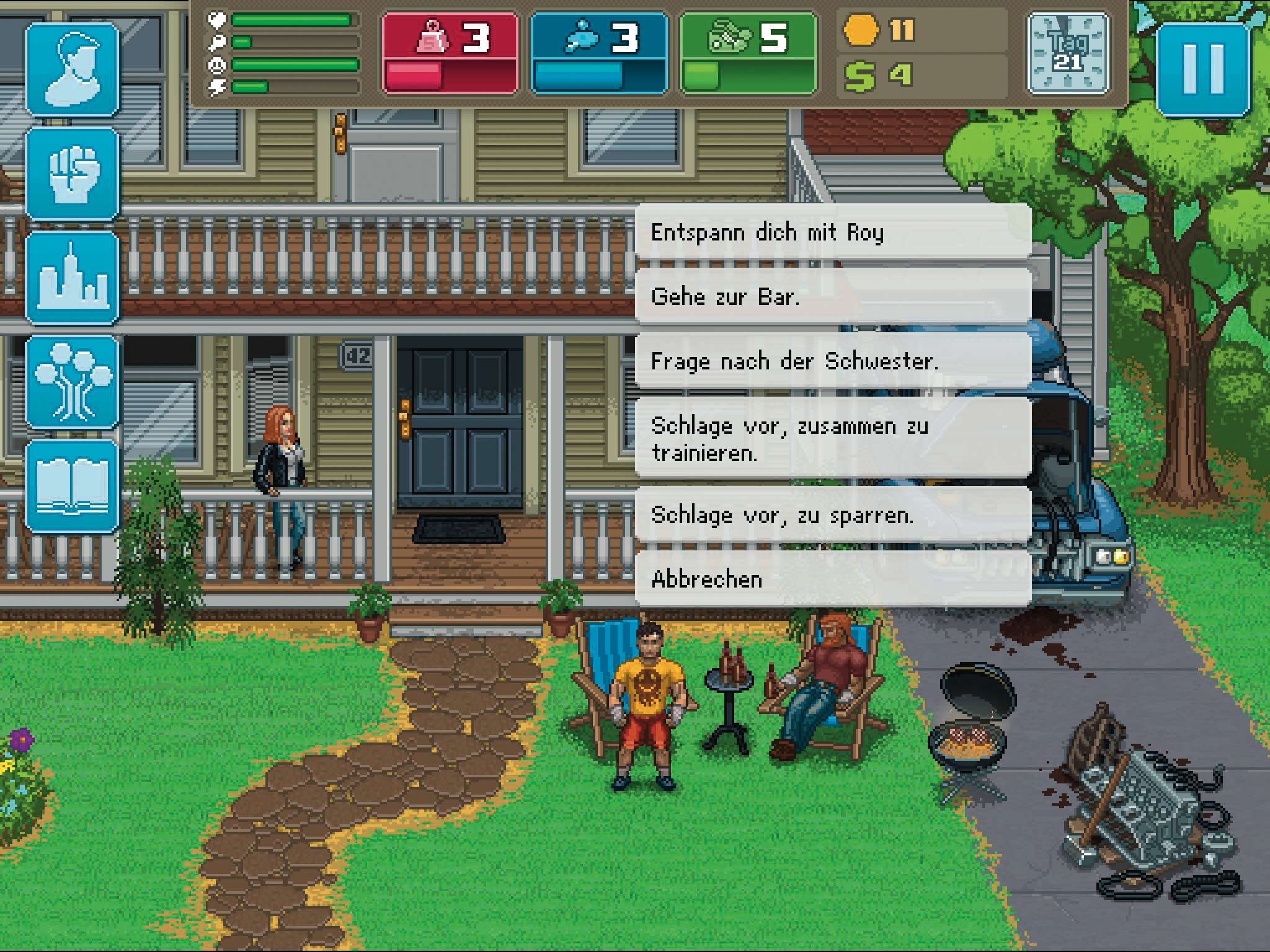This screenshot has width=1270, height=952.
Task: Select the "Gehe zur Bar." option
Action: coord(832,297)
